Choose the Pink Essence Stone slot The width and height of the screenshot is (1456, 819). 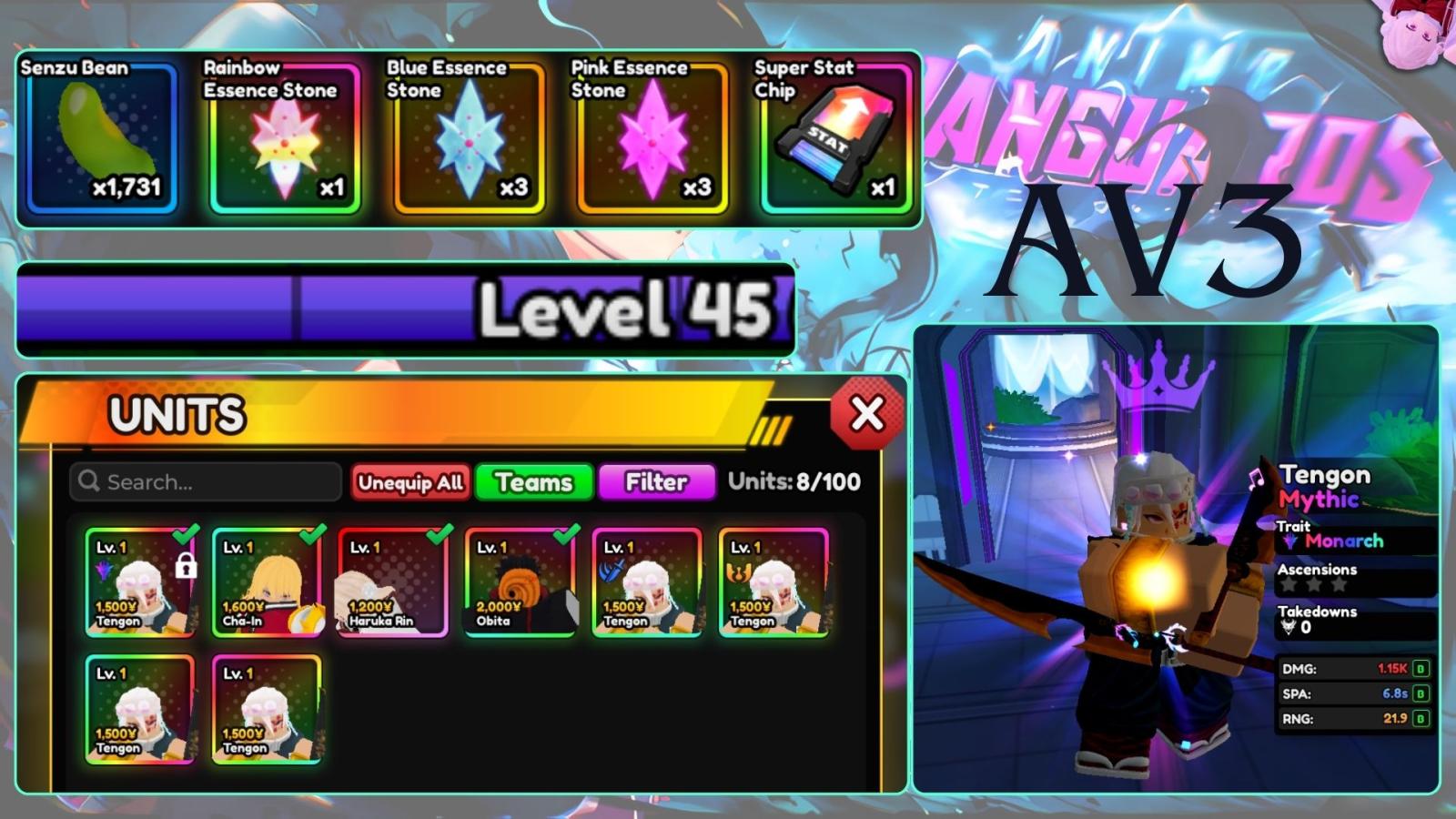coord(652,136)
